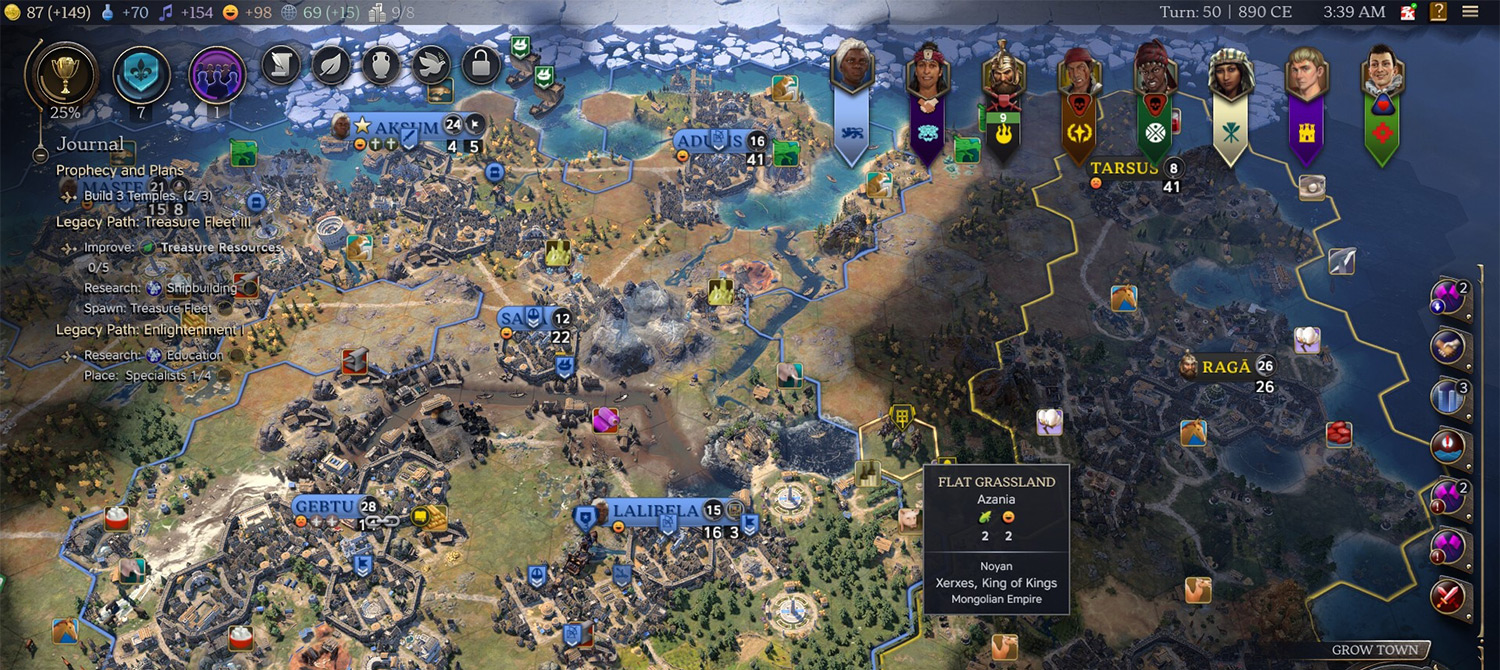Click the leaf icon button
This screenshot has height=670, width=1500.
tap(331, 65)
